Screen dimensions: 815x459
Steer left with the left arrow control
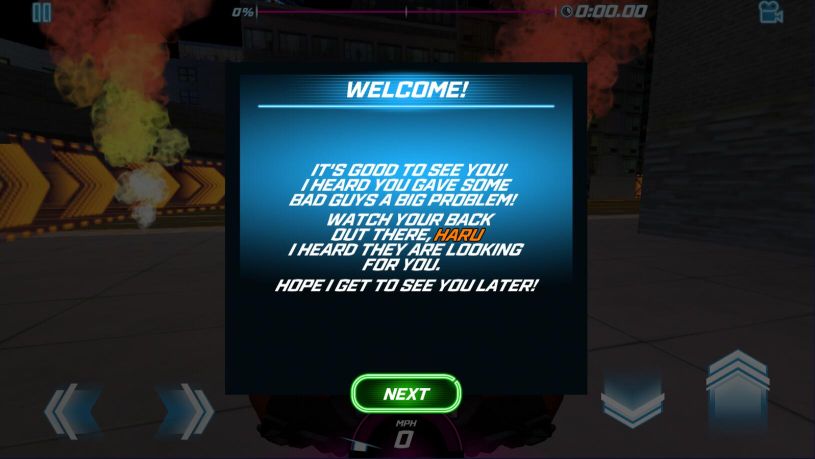(72, 411)
